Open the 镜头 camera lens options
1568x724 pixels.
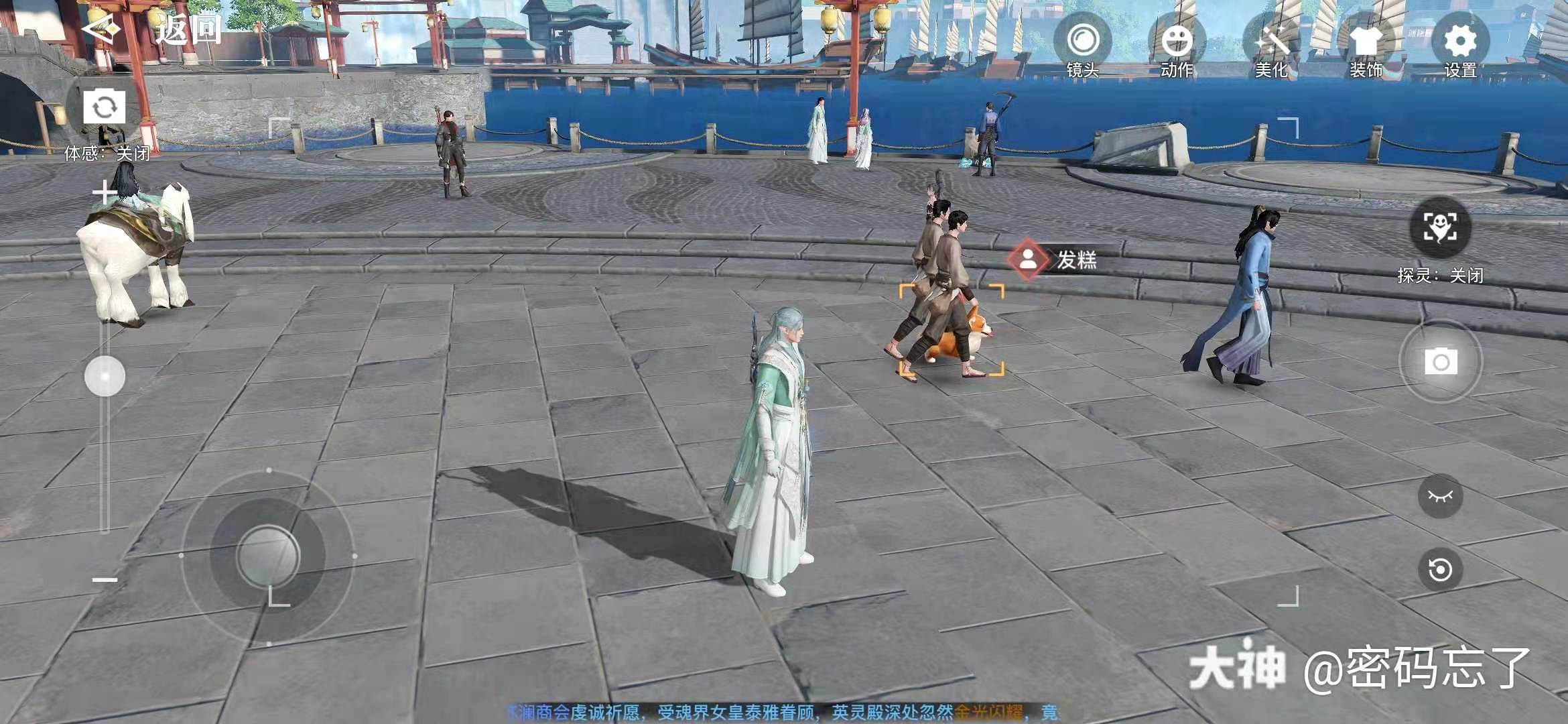click(x=1082, y=42)
